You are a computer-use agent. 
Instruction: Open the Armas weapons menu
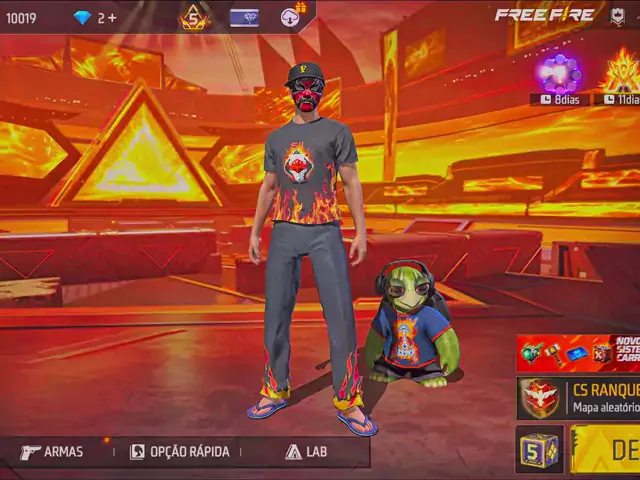[52, 452]
